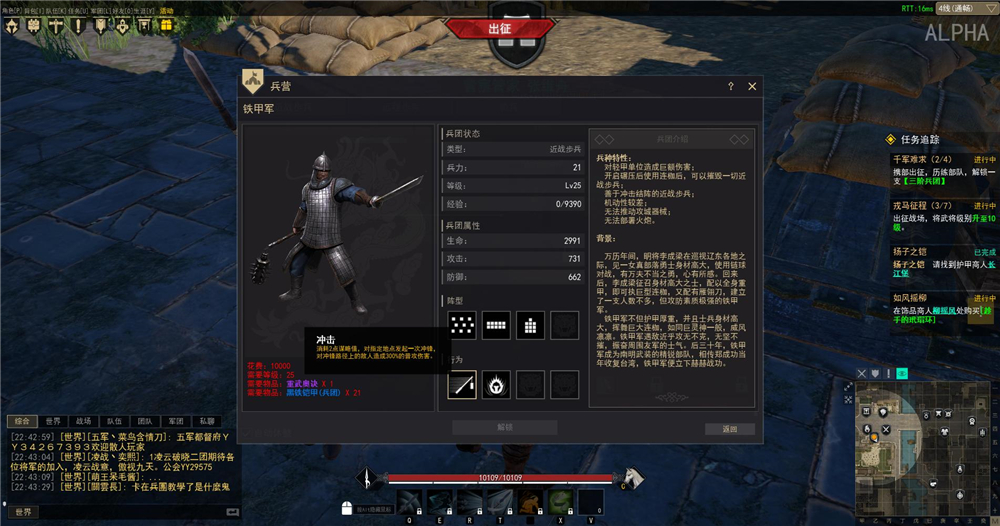Click the 解锁 unlock button
This screenshot has height=526, width=1000.
(505, 427)
